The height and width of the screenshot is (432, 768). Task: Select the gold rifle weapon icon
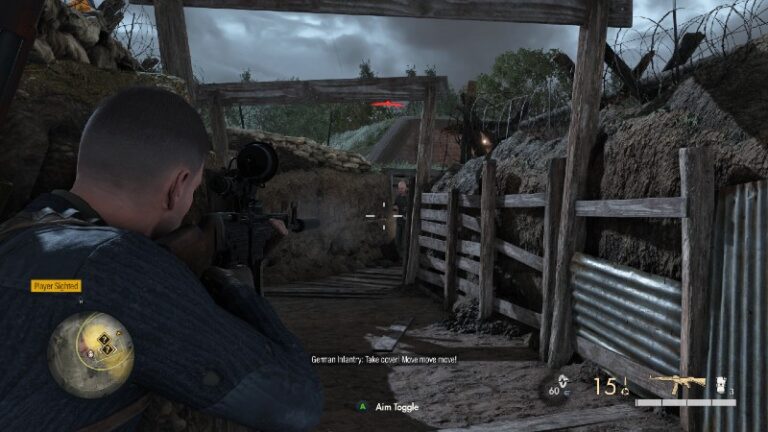coord(677,384)
